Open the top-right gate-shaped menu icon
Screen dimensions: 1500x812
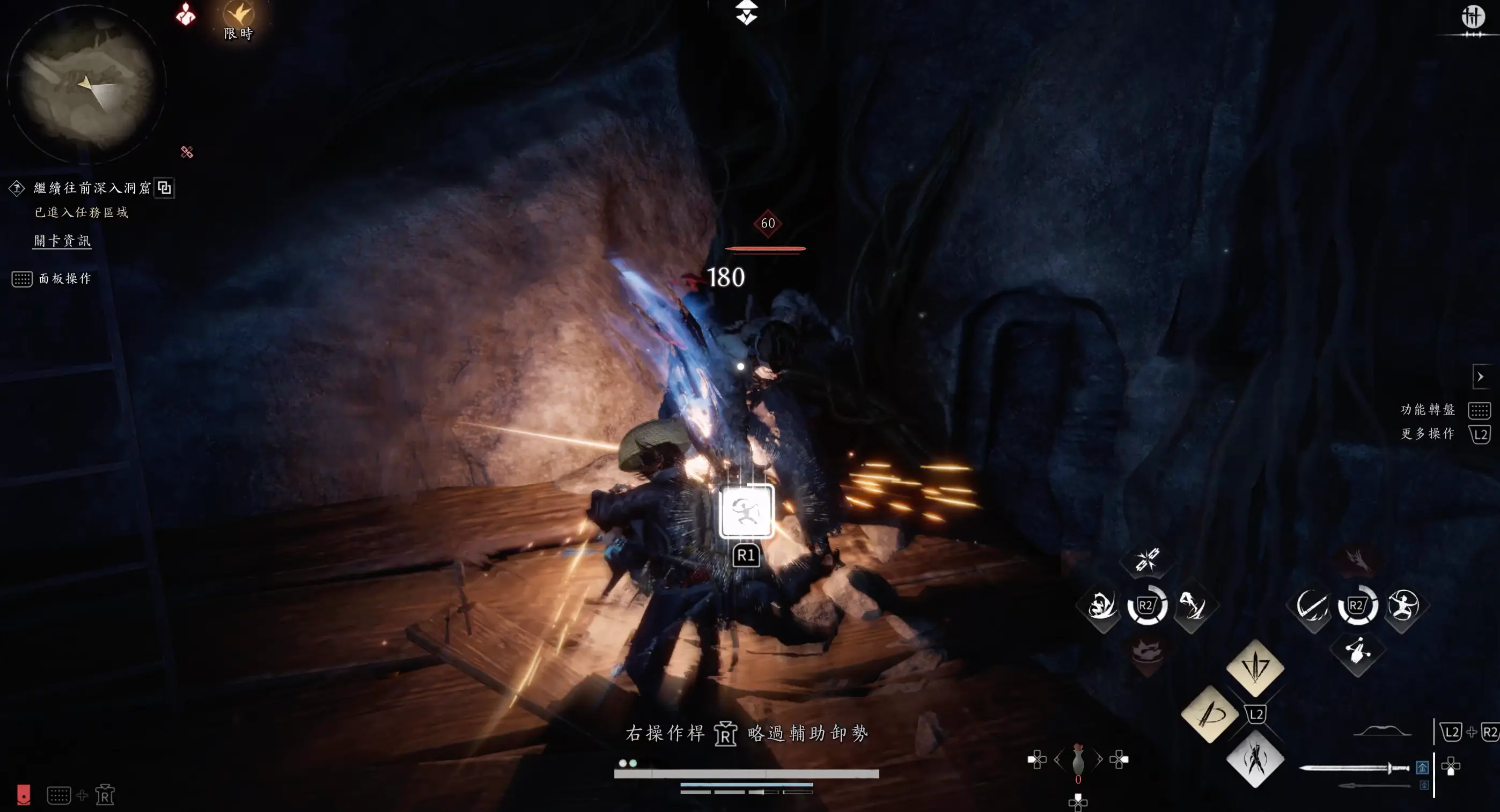pos(1473,16)
